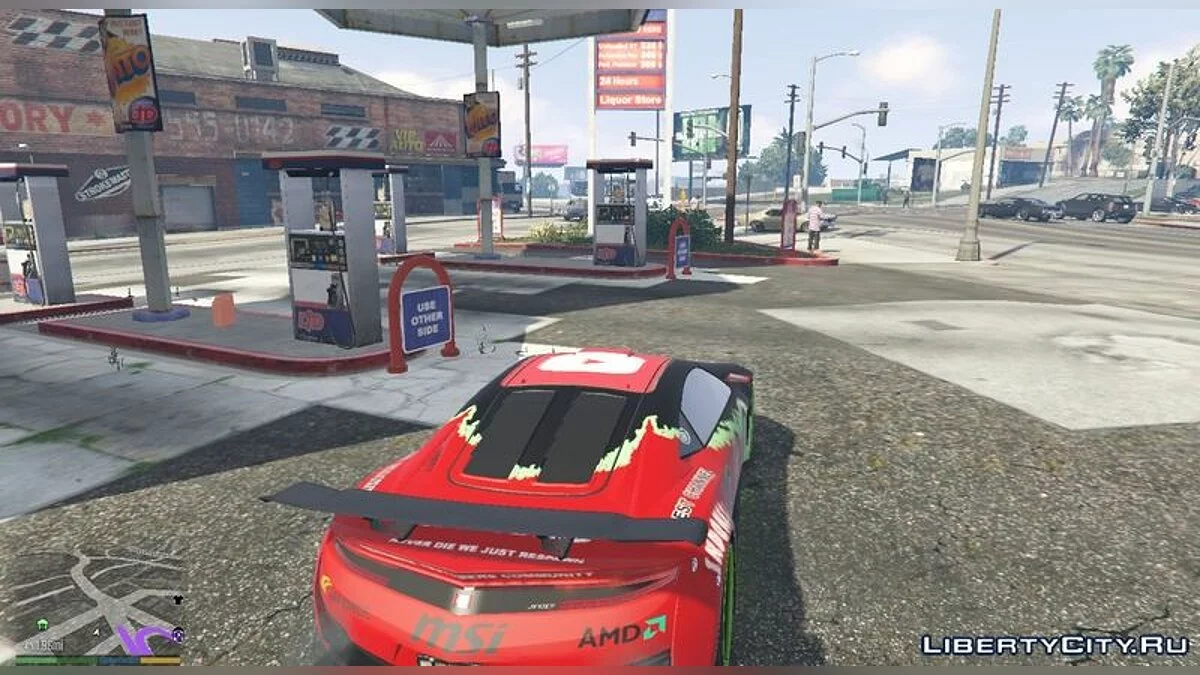
Task: Click the purple waypoint destination marker
Action: tap(178, 634)
